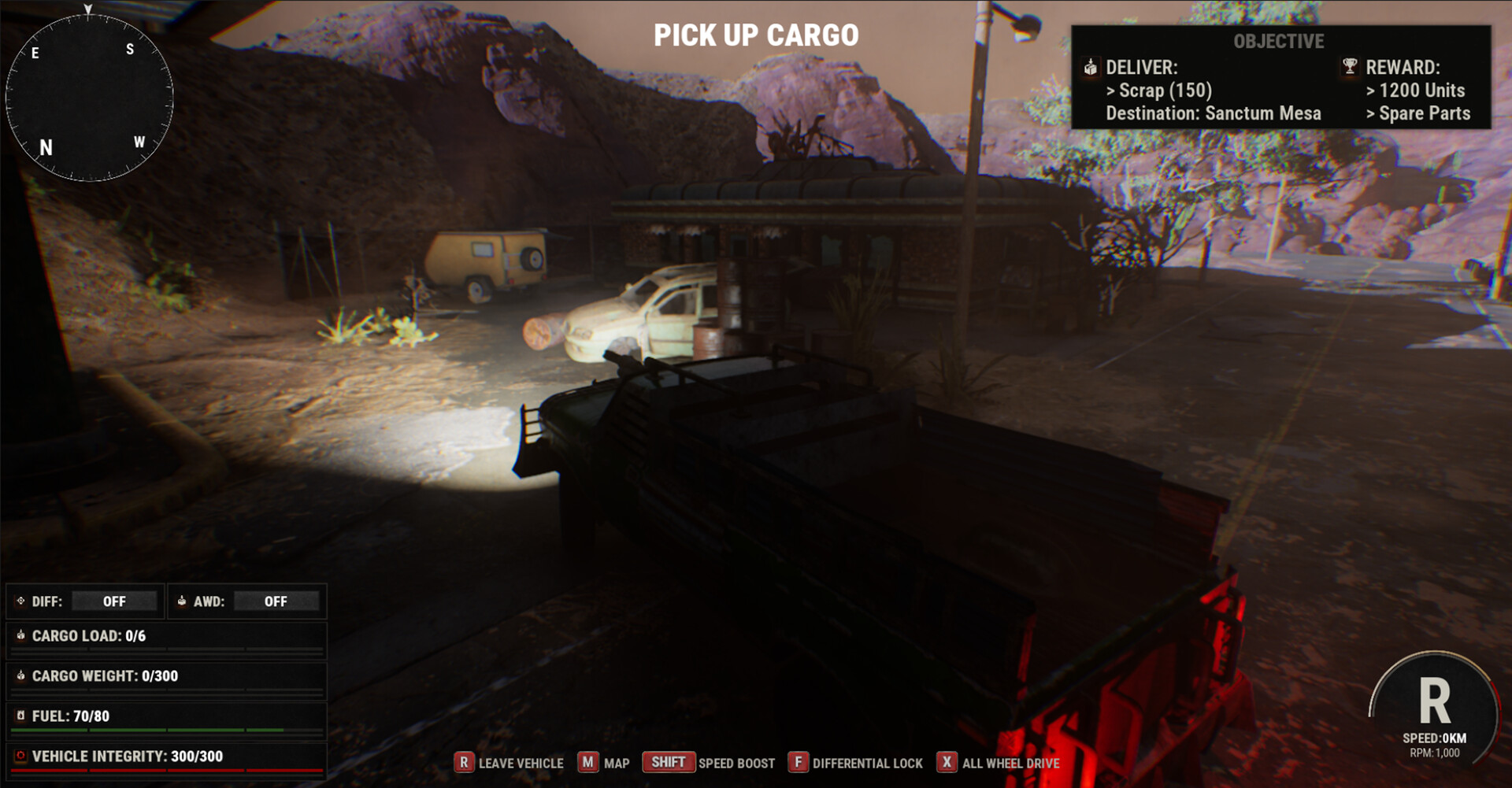Toggle AWD from OFF to ON

click(x=277, y=601)
